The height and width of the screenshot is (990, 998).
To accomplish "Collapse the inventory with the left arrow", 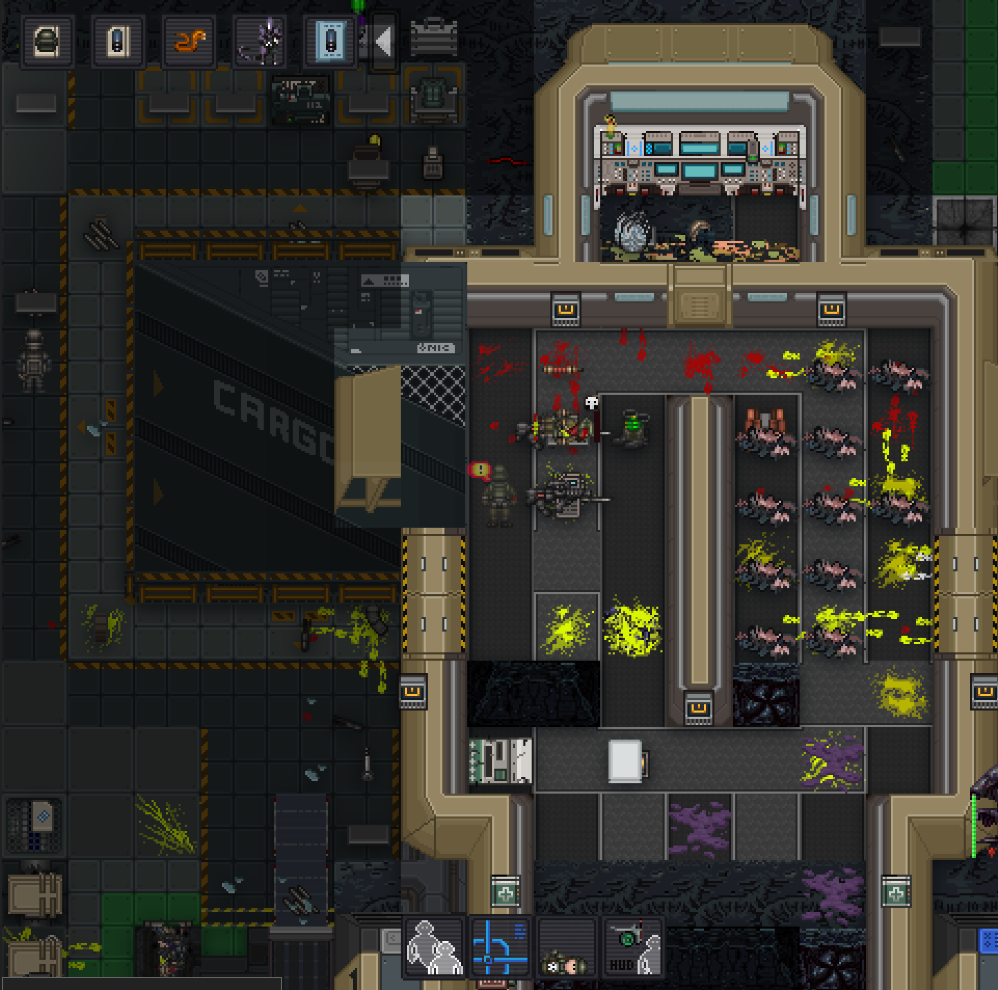I will tap(383, 41).
